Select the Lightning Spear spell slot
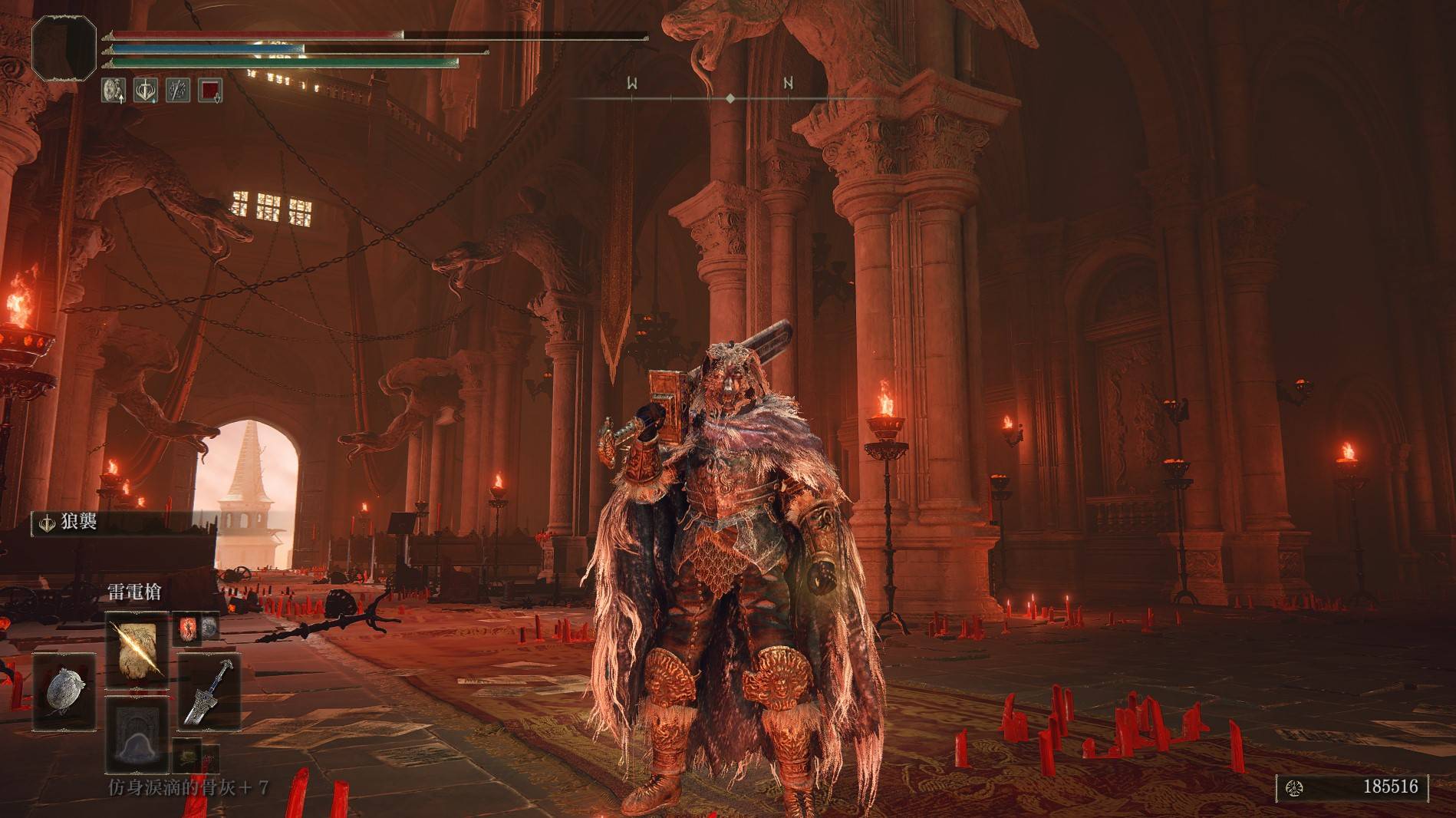The height and width of the screenshot is (818, 1456). 136,647
